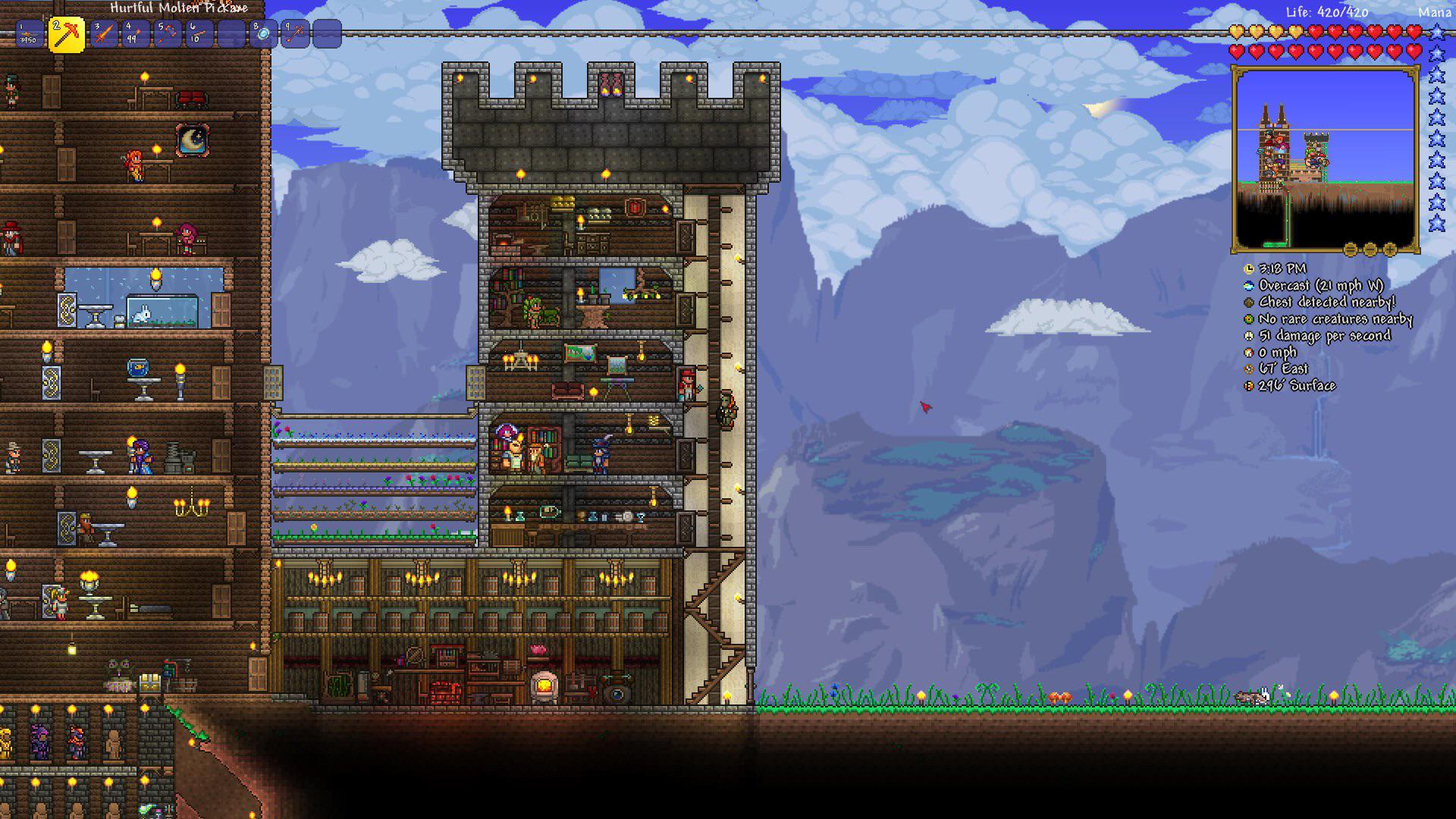Click the weather radio Overcast icon
Image resolution: width=1456 pixels, height=819 pixels.
(1247, 285)
